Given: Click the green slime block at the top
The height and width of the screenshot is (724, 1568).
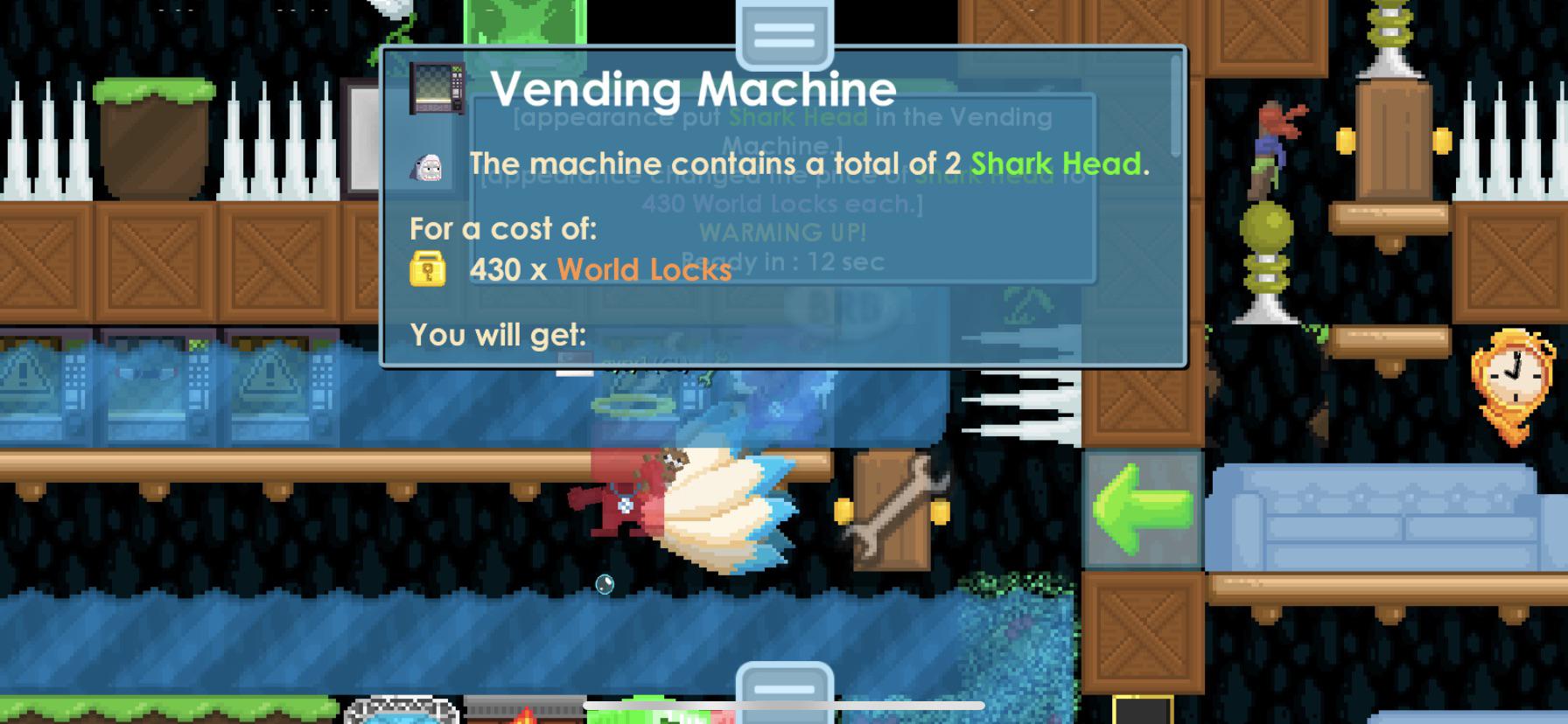Looking at the screenshot, I should click(x=525, y=17).
